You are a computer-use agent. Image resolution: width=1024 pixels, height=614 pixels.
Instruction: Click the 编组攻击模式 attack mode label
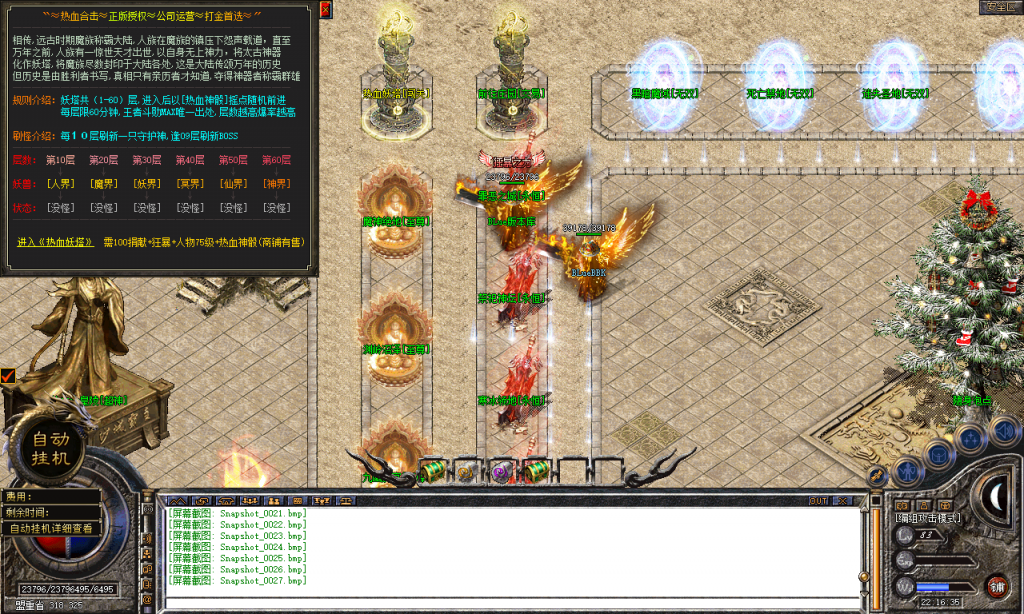927,517
